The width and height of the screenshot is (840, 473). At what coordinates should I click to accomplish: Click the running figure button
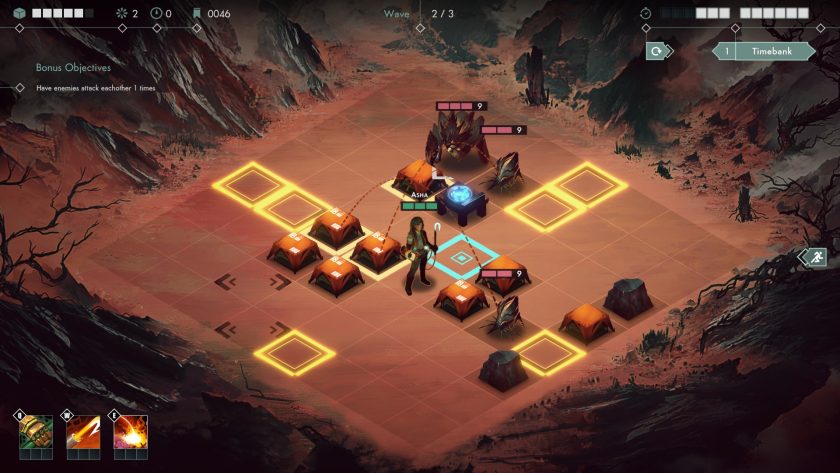coord(815,257)
